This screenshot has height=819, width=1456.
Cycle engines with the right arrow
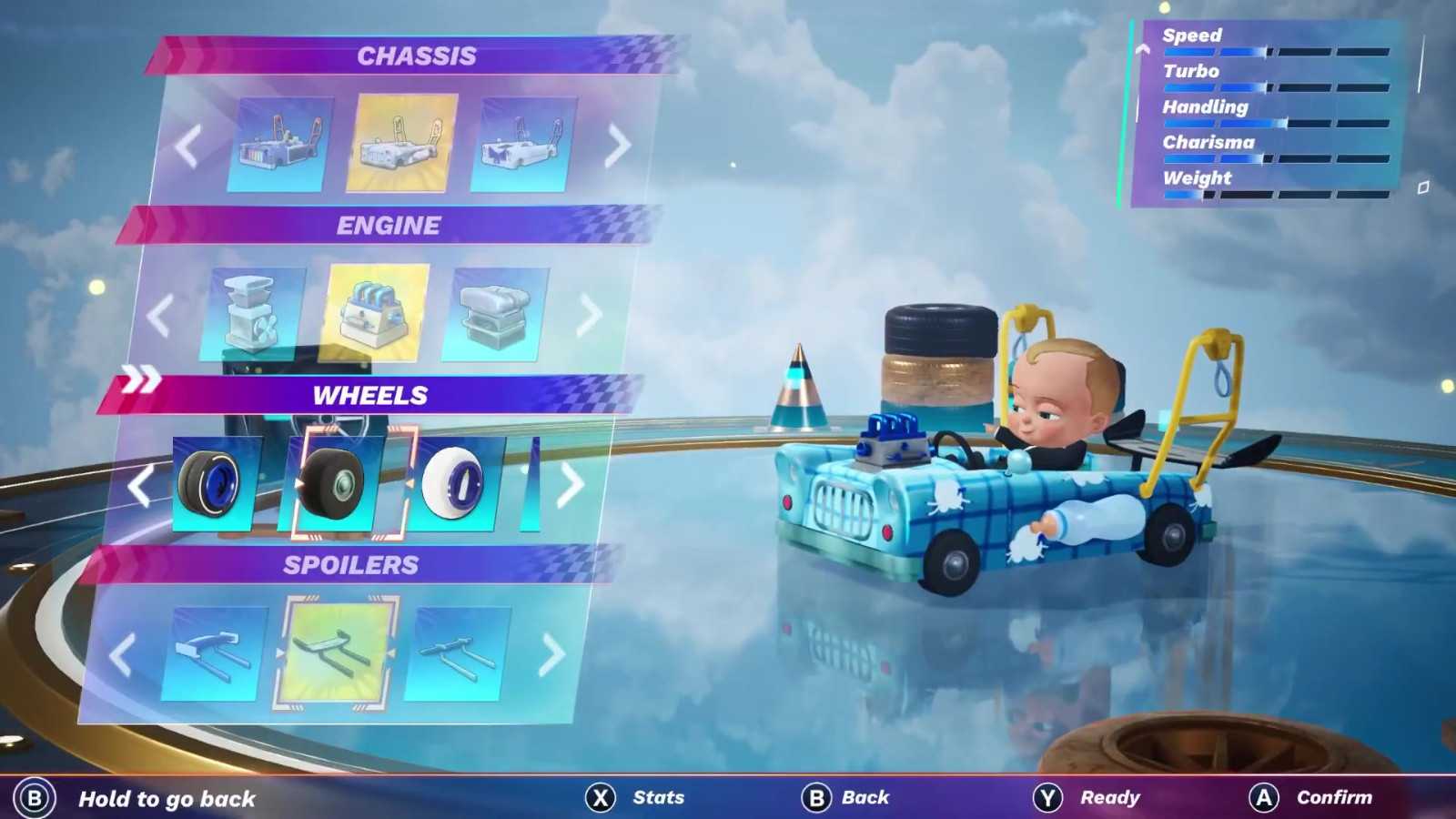pyautogui.click(x=589, y=315)
